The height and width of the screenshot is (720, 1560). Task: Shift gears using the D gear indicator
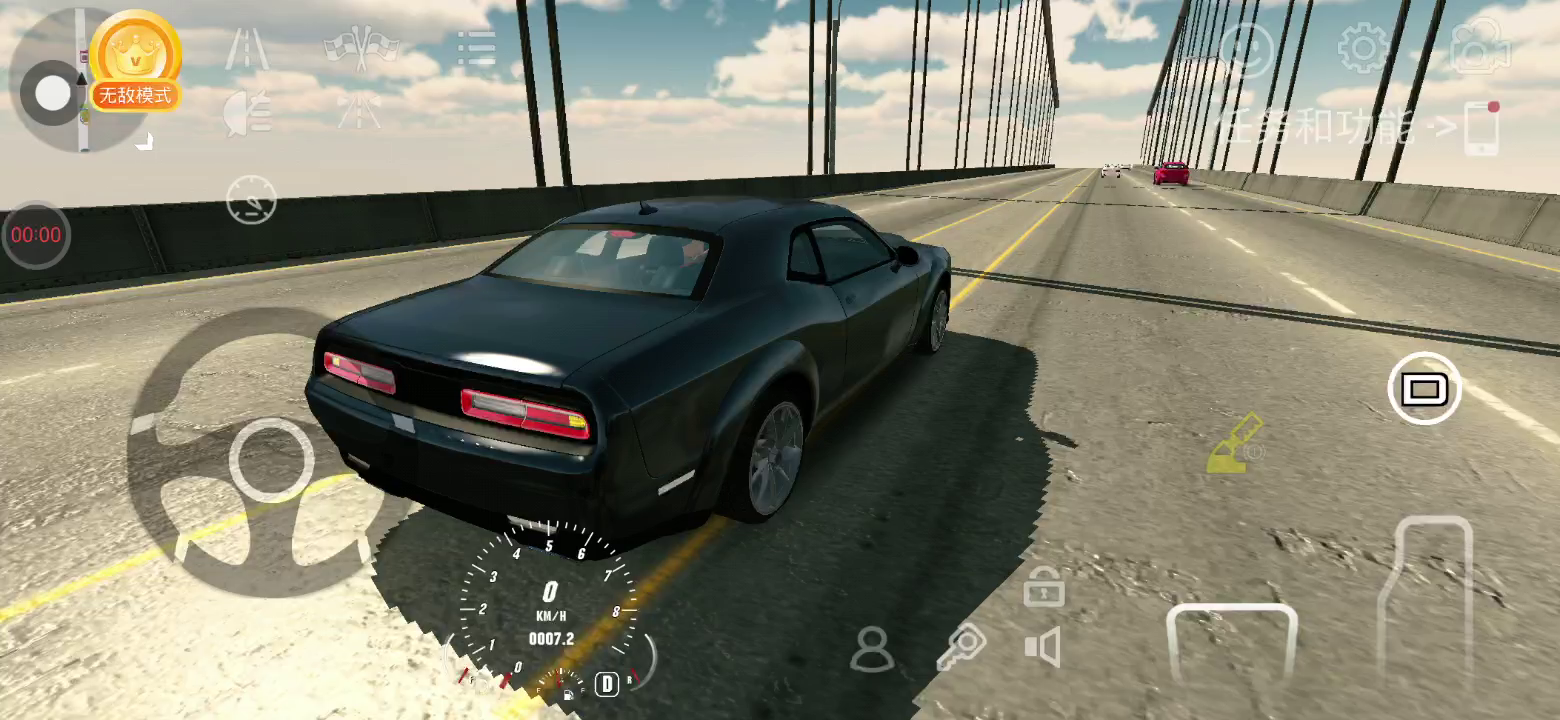(607, 684)
